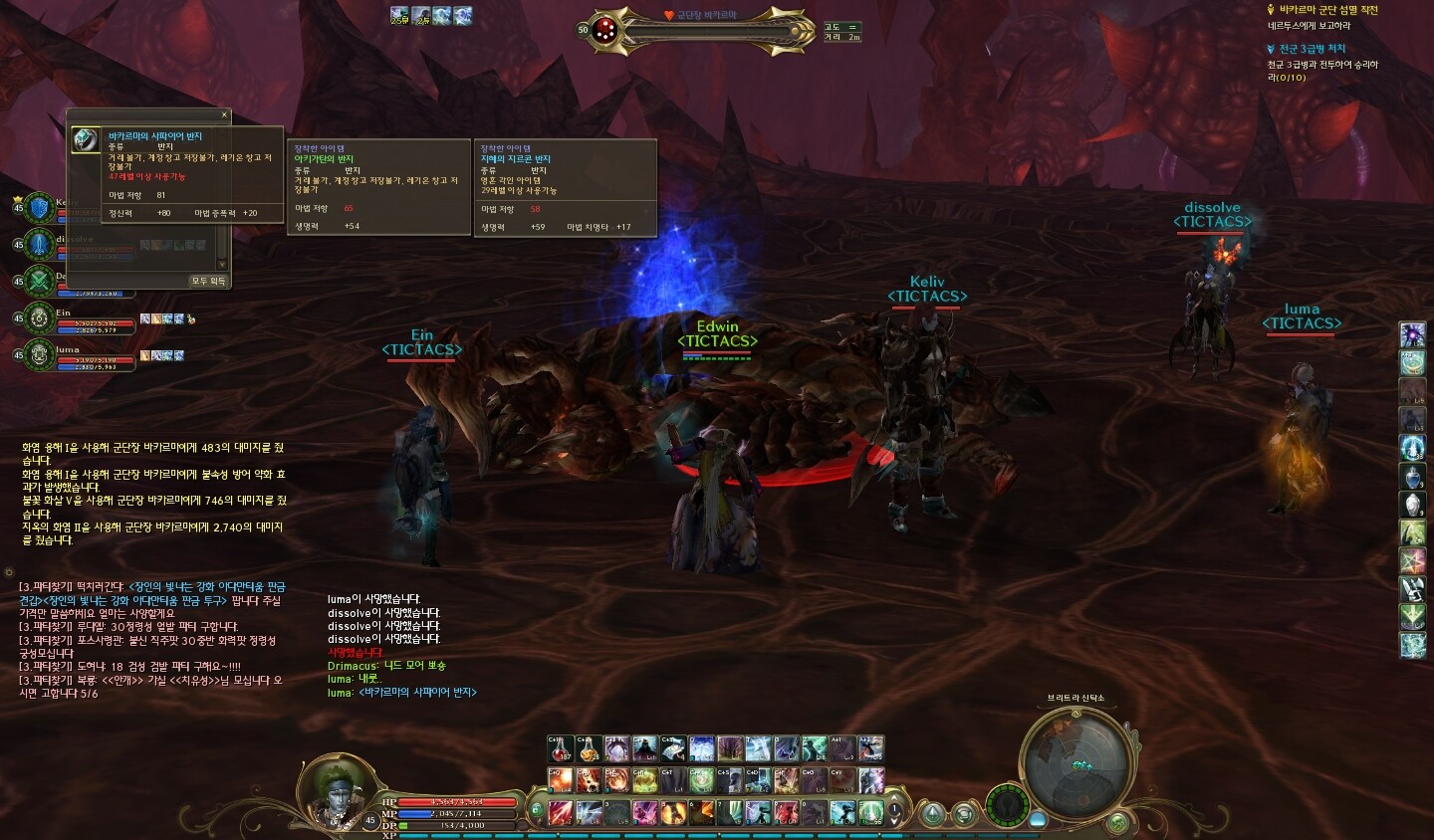Select party member Ein's portrait
The width and height of the screenshot is (1434, 840).
point(39,318)
